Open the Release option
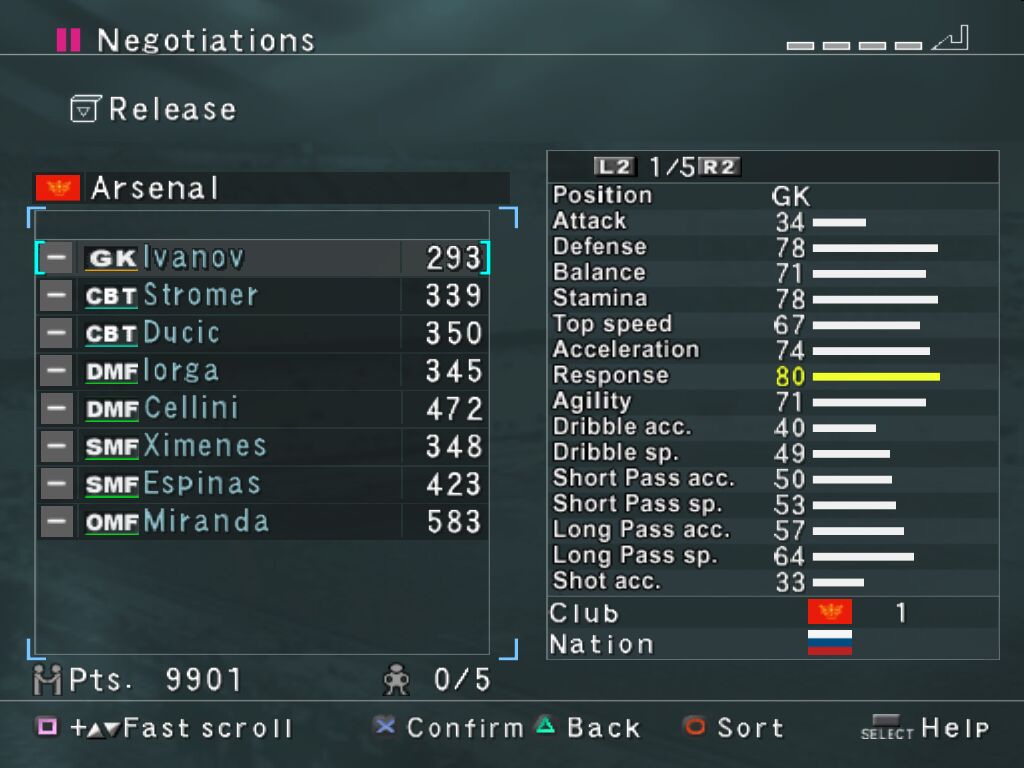The image size is (1024, 768). coord(155,109)
